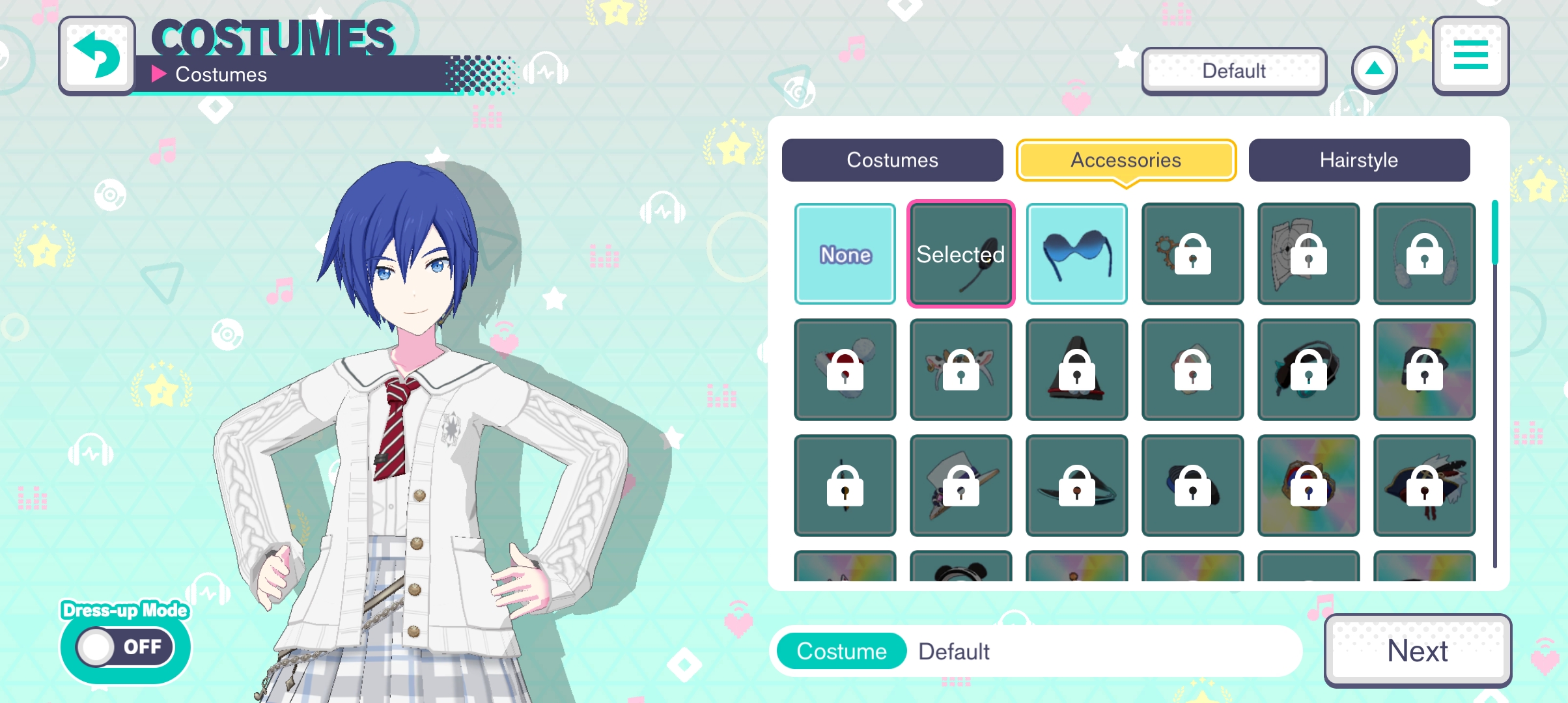
Task: Open the hamburger menu
Action: pyautogui.click(x=1470, y=56)
